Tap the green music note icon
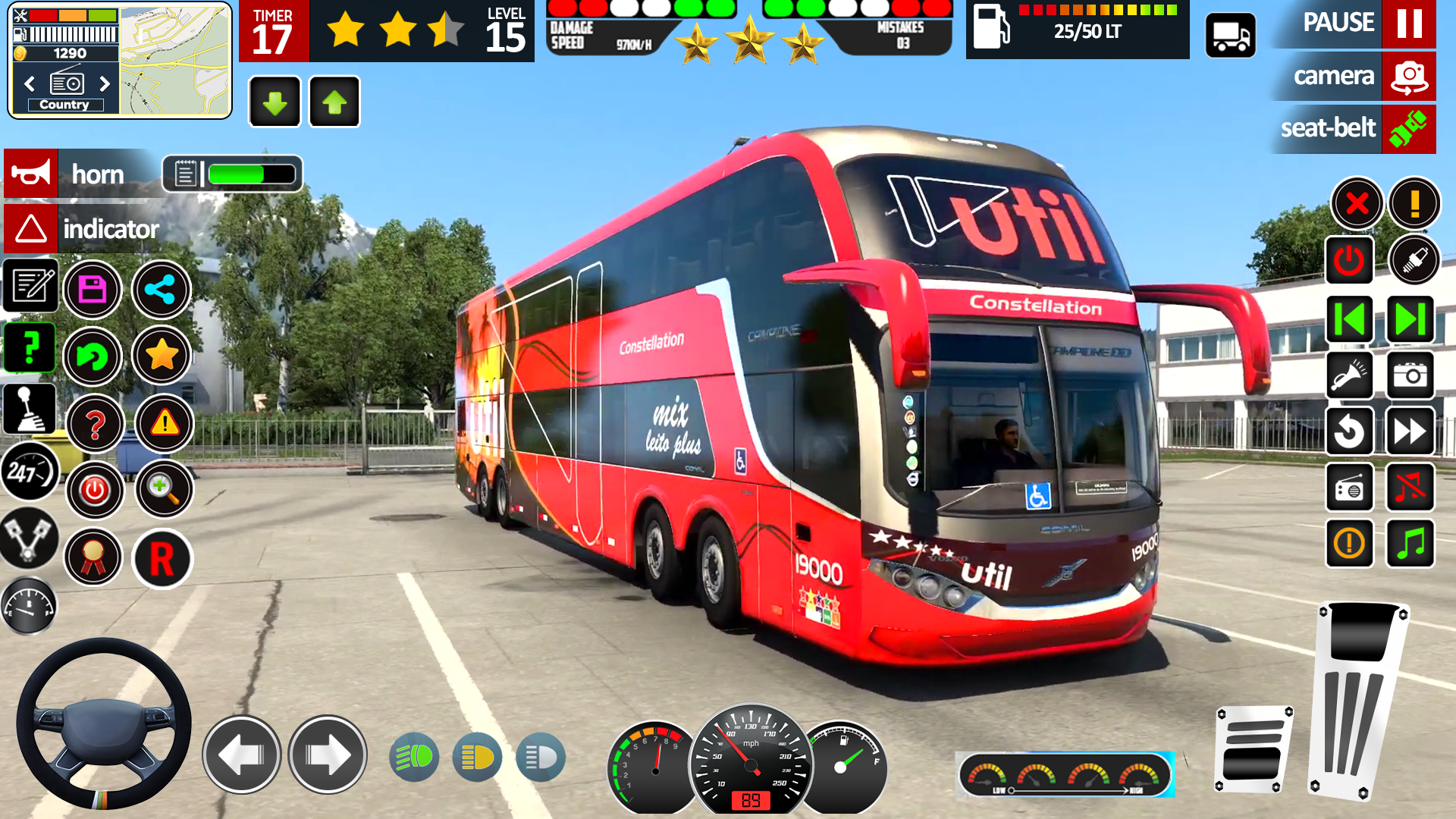Image resolution: width=1456 pixels, height=819 pixels. tap(1410, 544)
